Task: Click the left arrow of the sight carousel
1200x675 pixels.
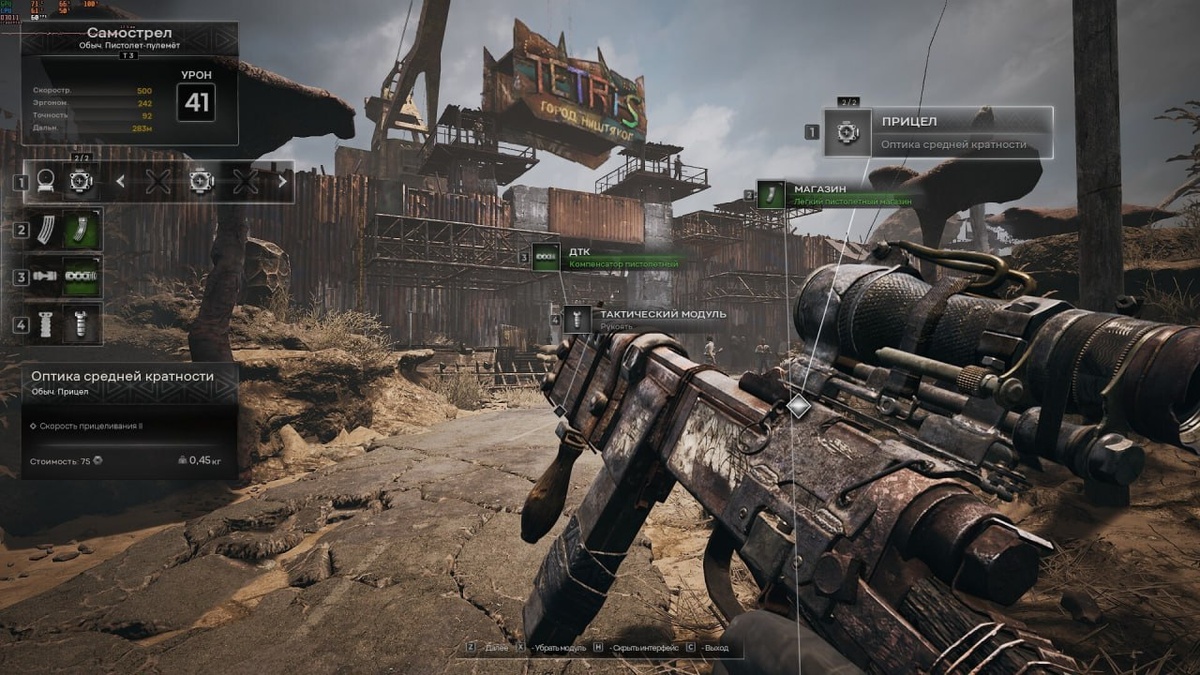Action: [120, 182]
